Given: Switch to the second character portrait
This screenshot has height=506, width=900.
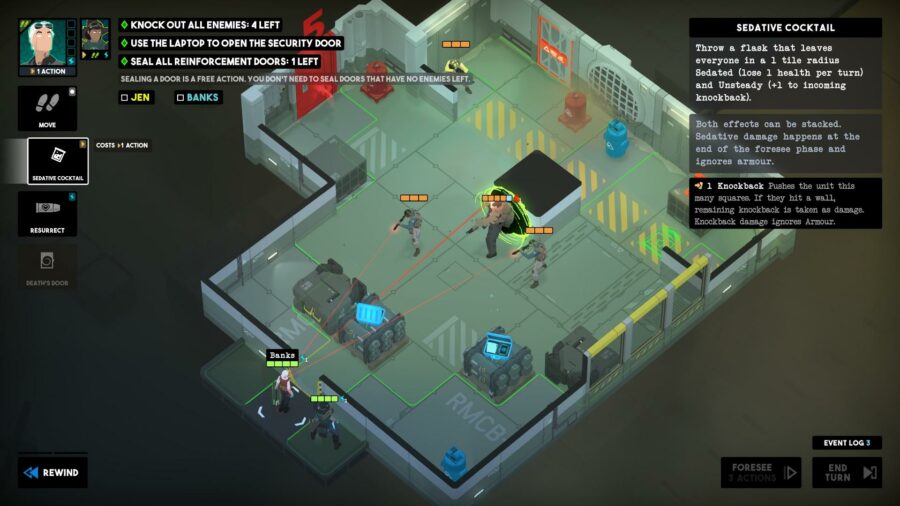Looking at the screenshot, I should click(x=95, y=38).
